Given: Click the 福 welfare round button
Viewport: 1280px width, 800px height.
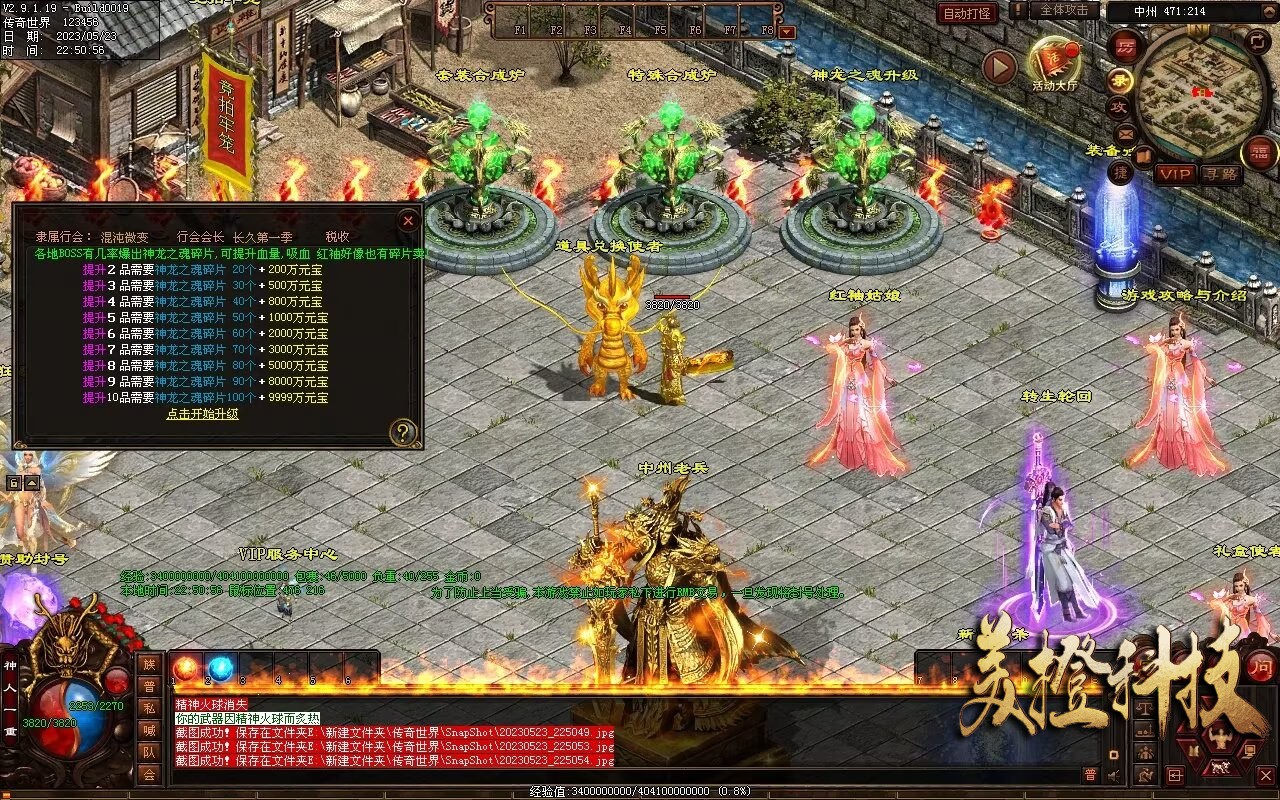Looking at the screenshot, I should pyautogui.click(x=1258, y=152).
